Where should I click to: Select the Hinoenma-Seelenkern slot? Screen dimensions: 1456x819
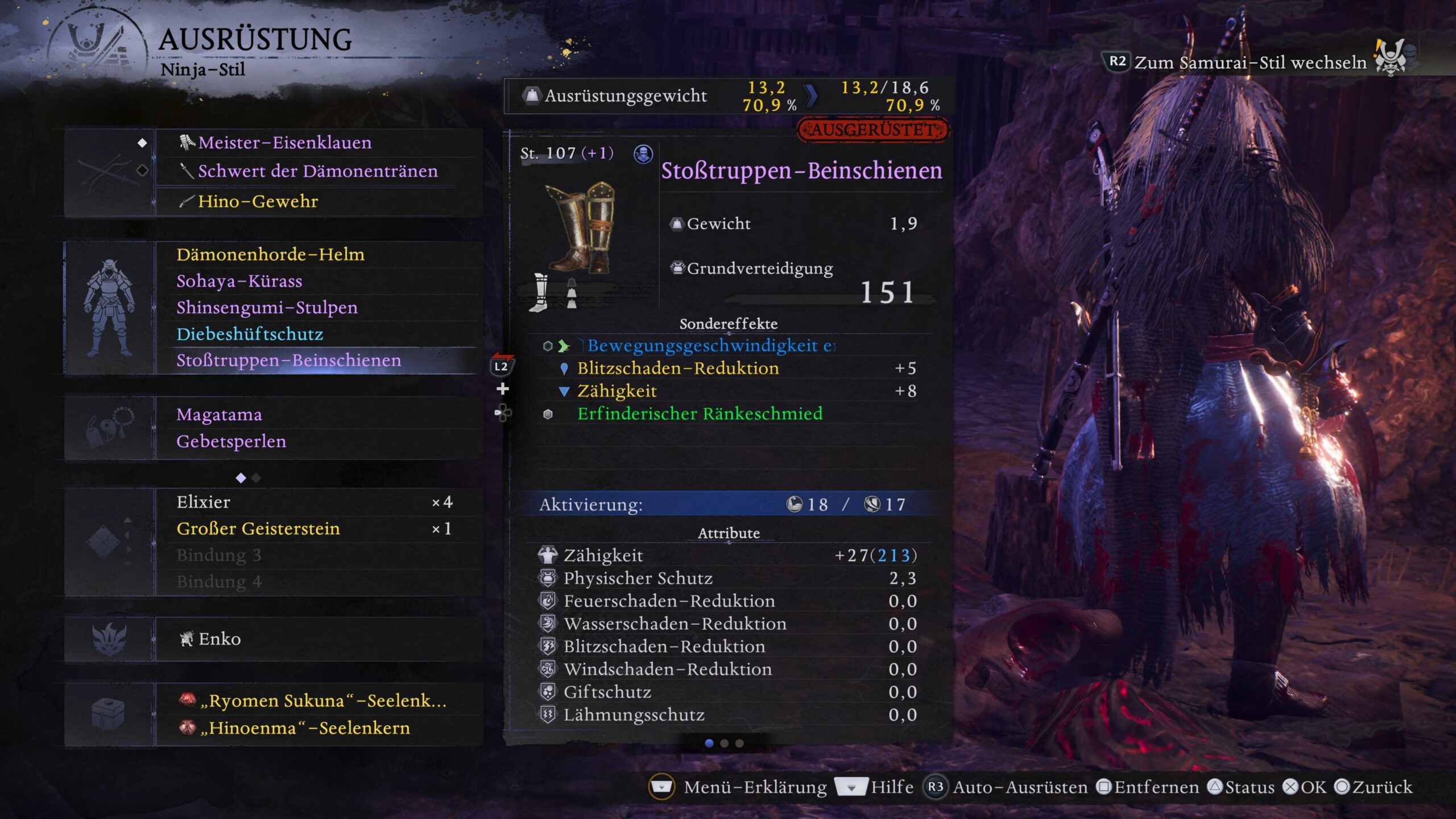pos(304,728)
